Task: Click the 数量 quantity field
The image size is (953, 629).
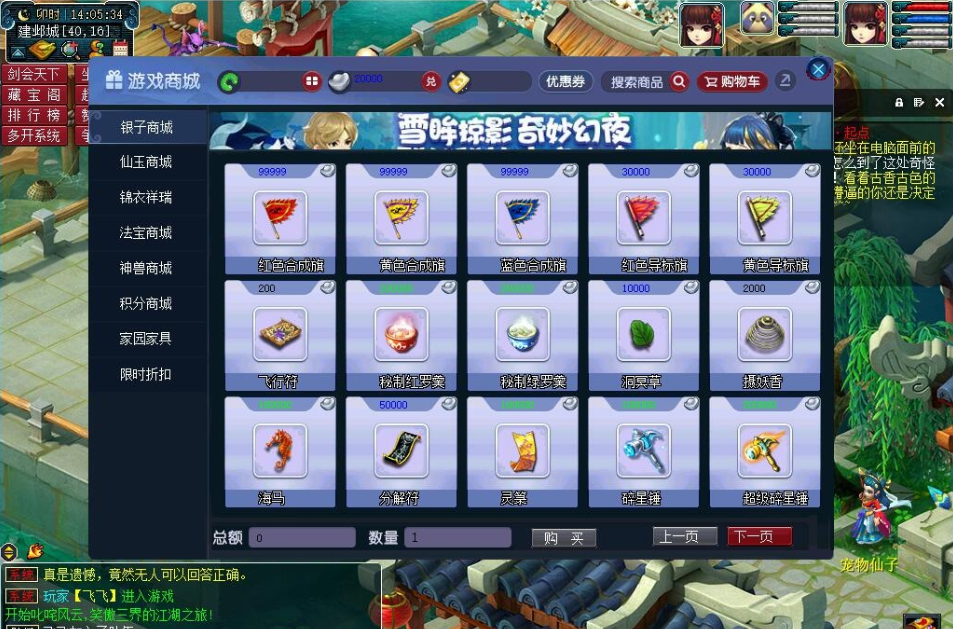Action: [458, 538]
